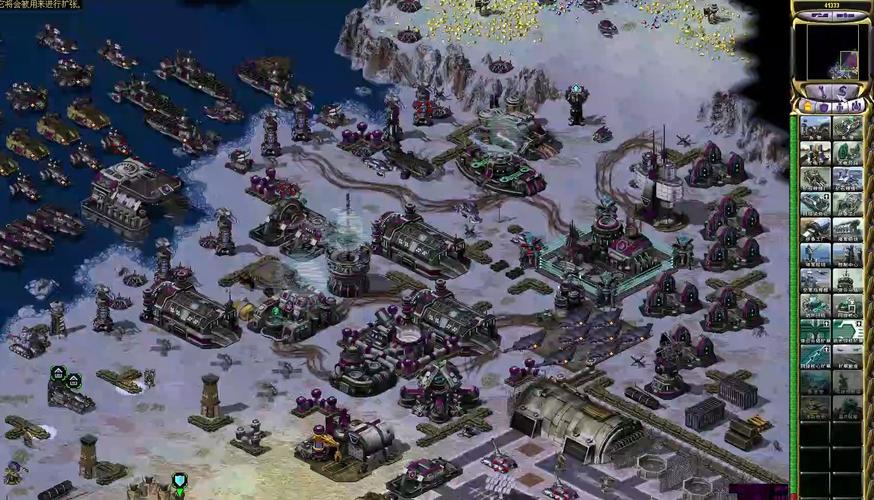Open the vehicles build tab

pyautogui.click(x=856, y=106)
